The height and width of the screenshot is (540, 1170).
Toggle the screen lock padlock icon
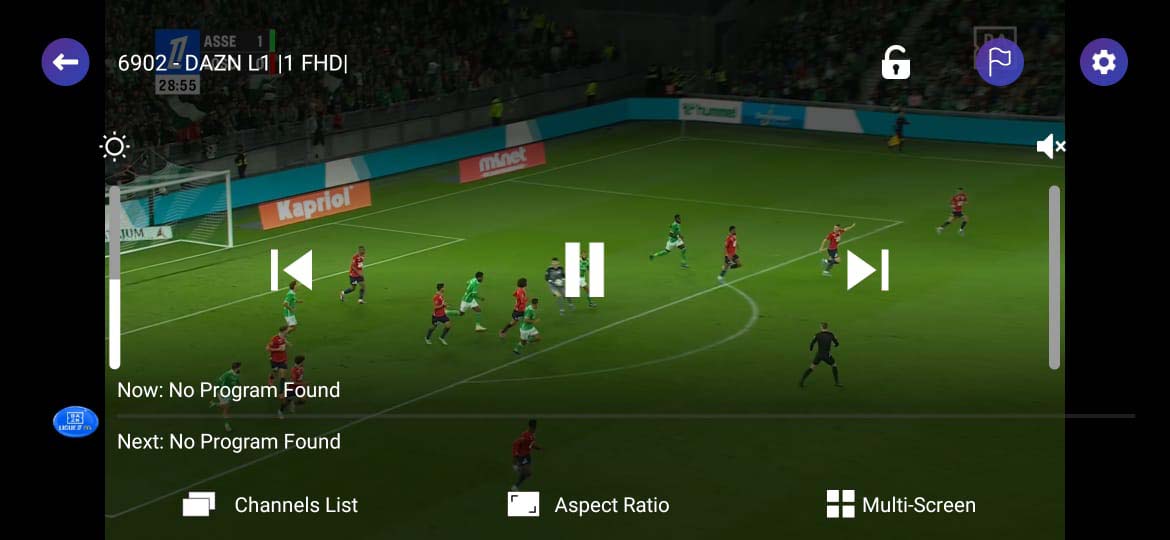point(895,62)
